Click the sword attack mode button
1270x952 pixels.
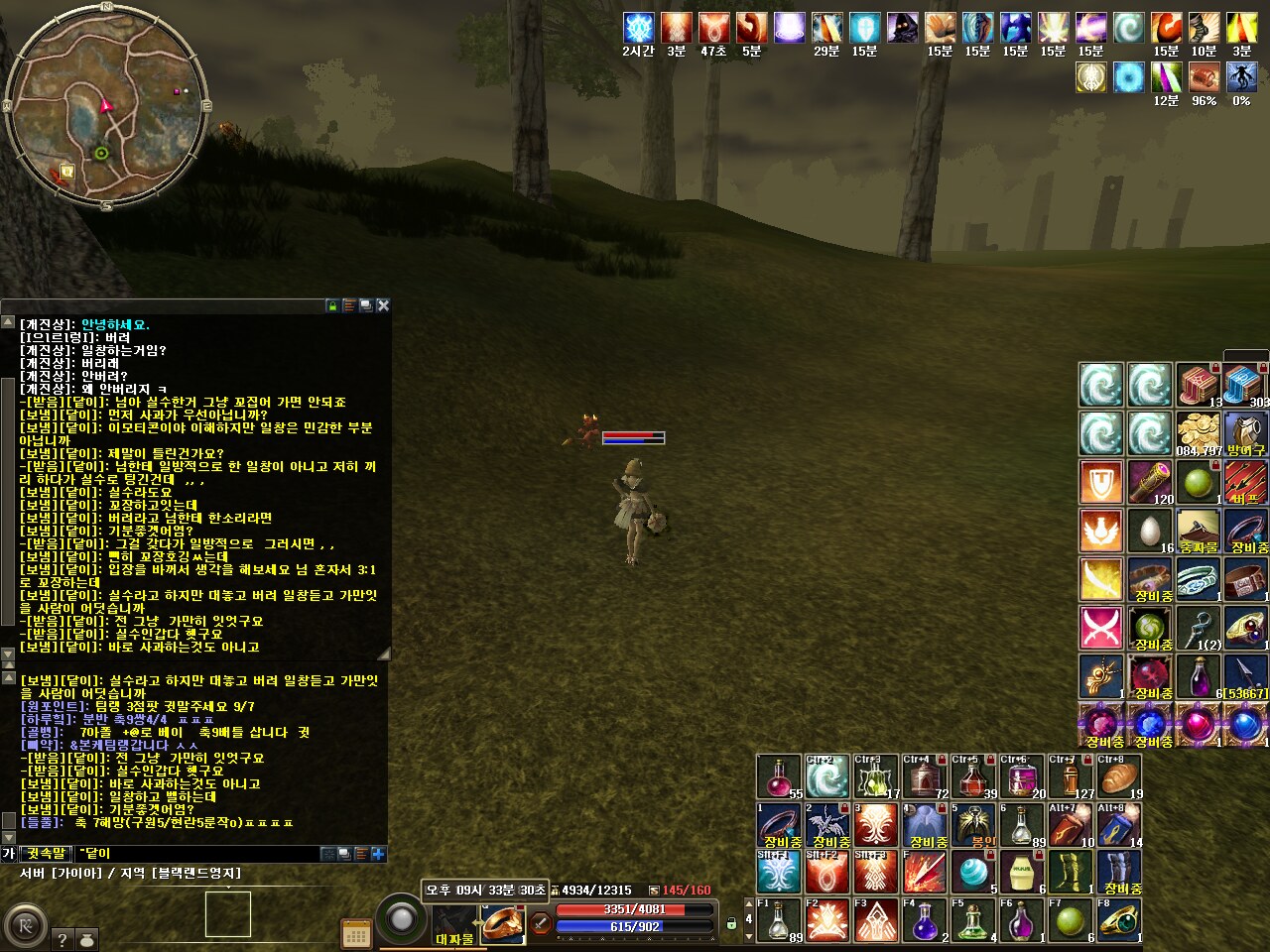coord(540,923)
